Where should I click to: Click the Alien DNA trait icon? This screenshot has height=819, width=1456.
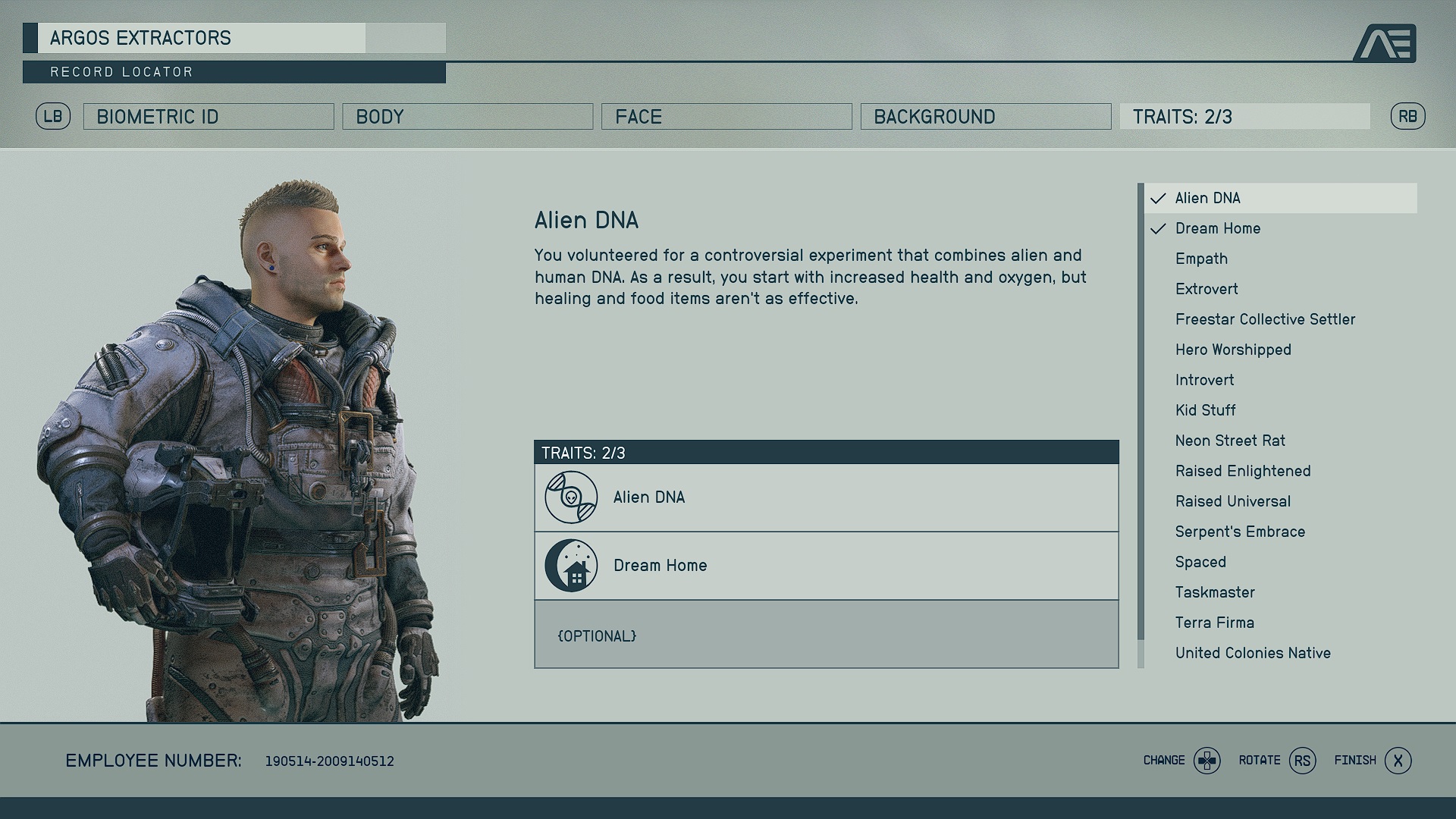570,497
